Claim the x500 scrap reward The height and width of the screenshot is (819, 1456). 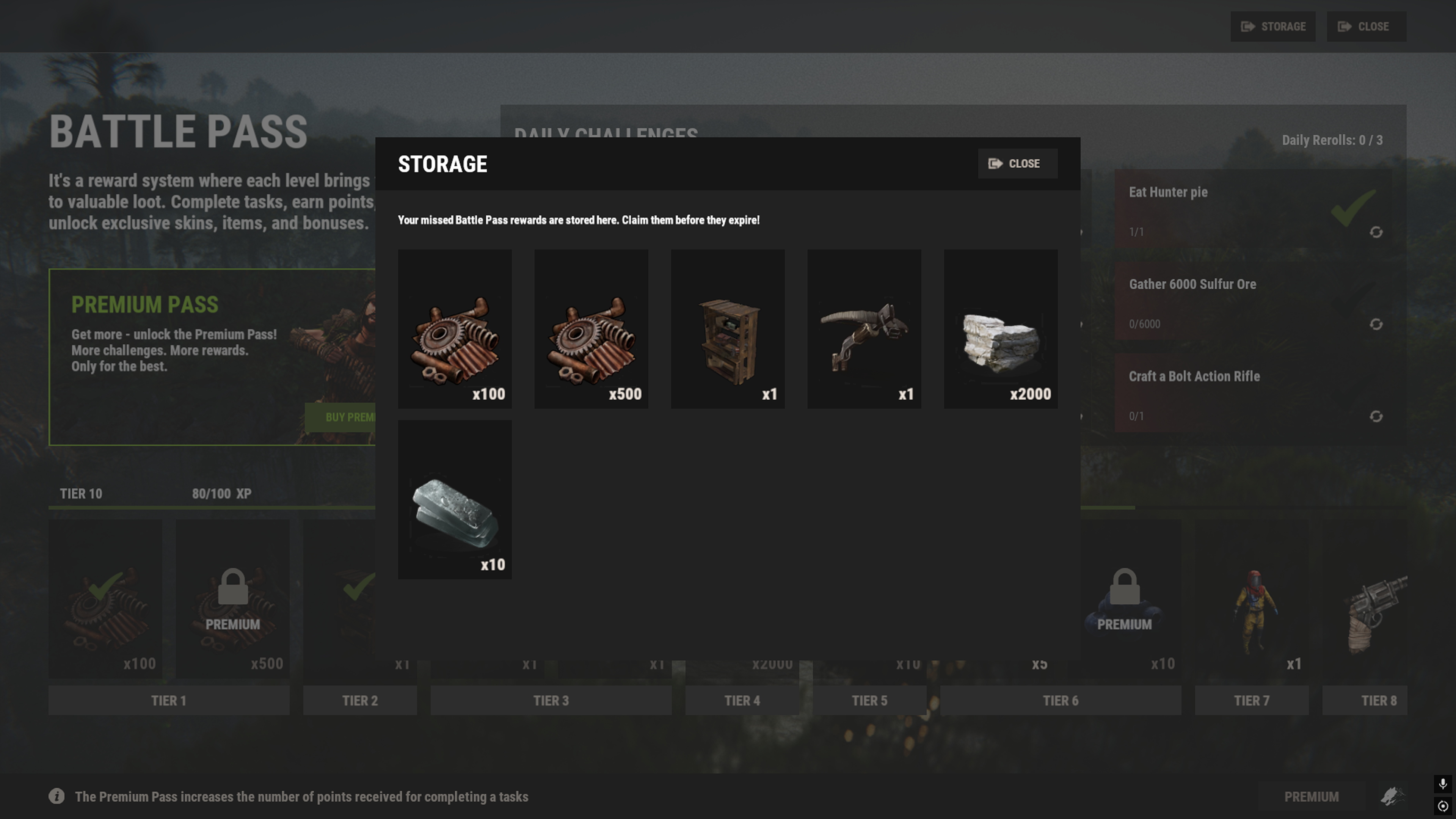591,329
